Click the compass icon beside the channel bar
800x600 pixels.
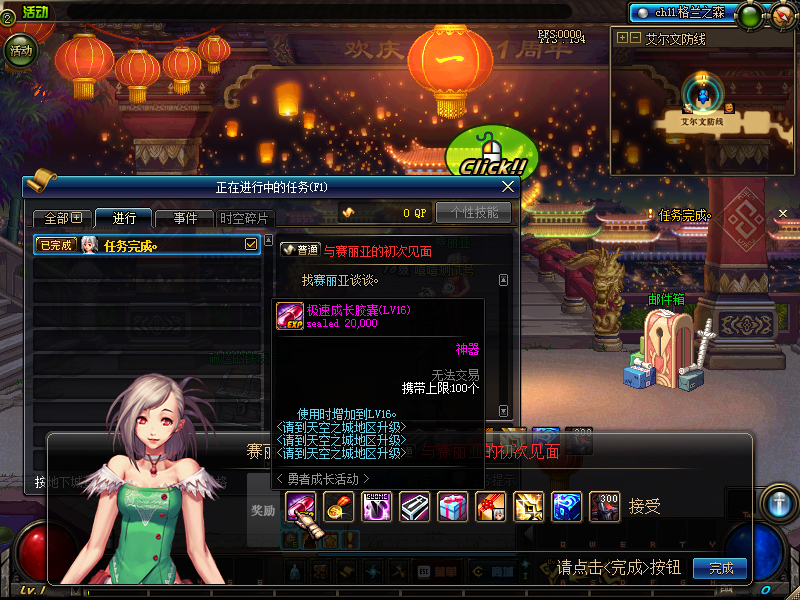coord(782,15)
